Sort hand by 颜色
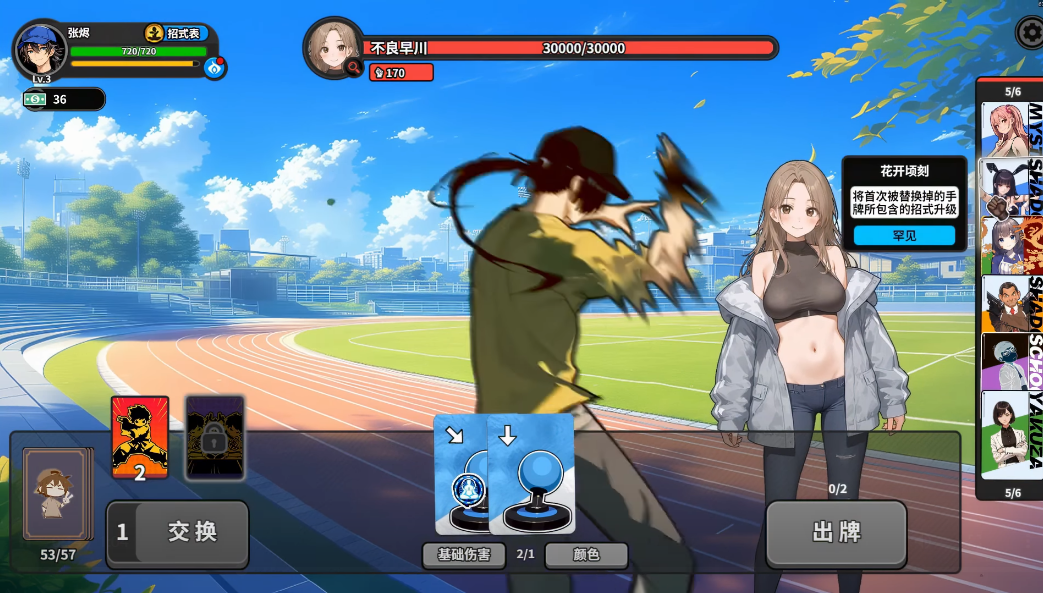This screenshot has height=593, width=1043. click(x=586, y=554)
